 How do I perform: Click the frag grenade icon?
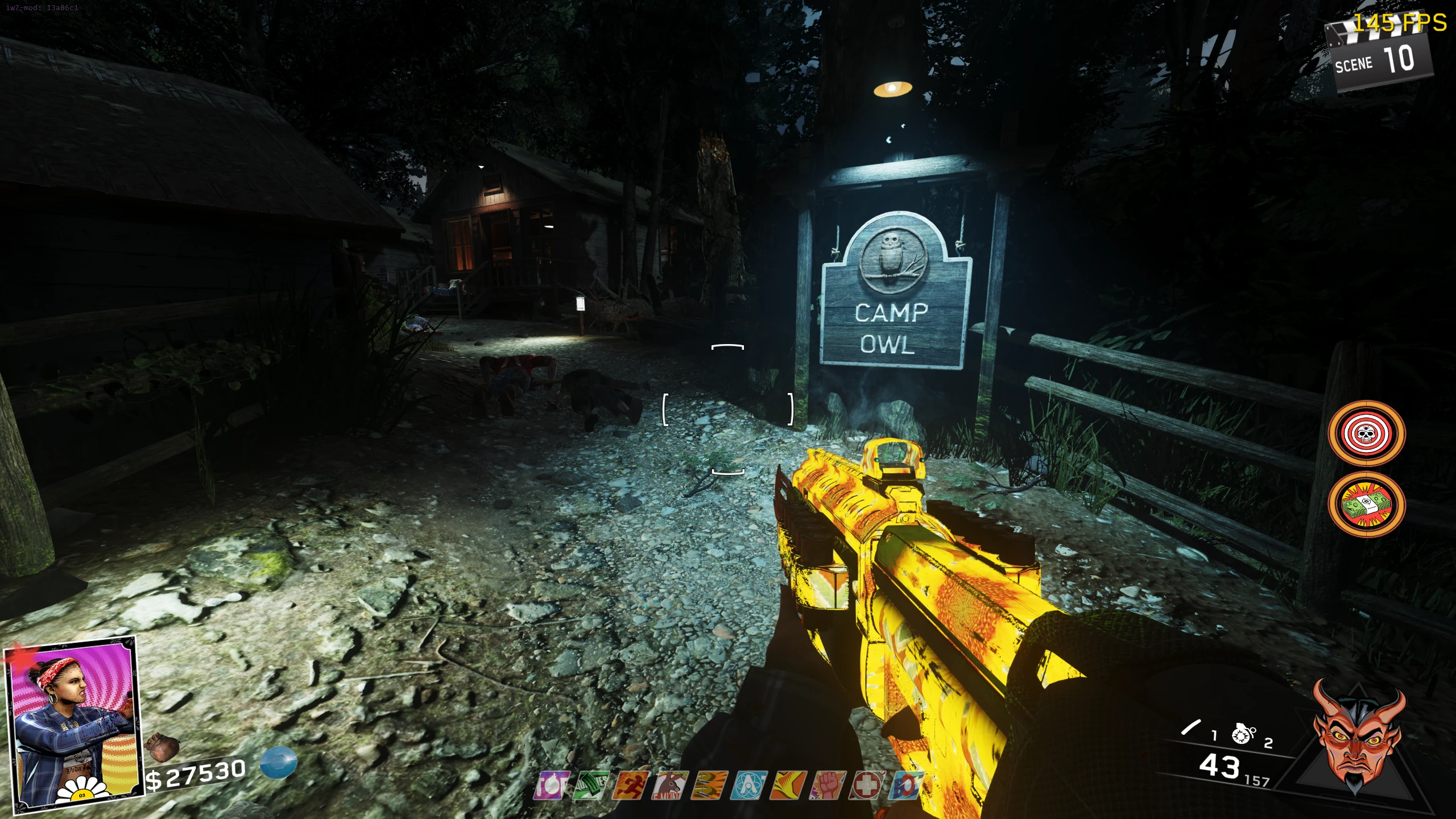(x=1243, y=734)
